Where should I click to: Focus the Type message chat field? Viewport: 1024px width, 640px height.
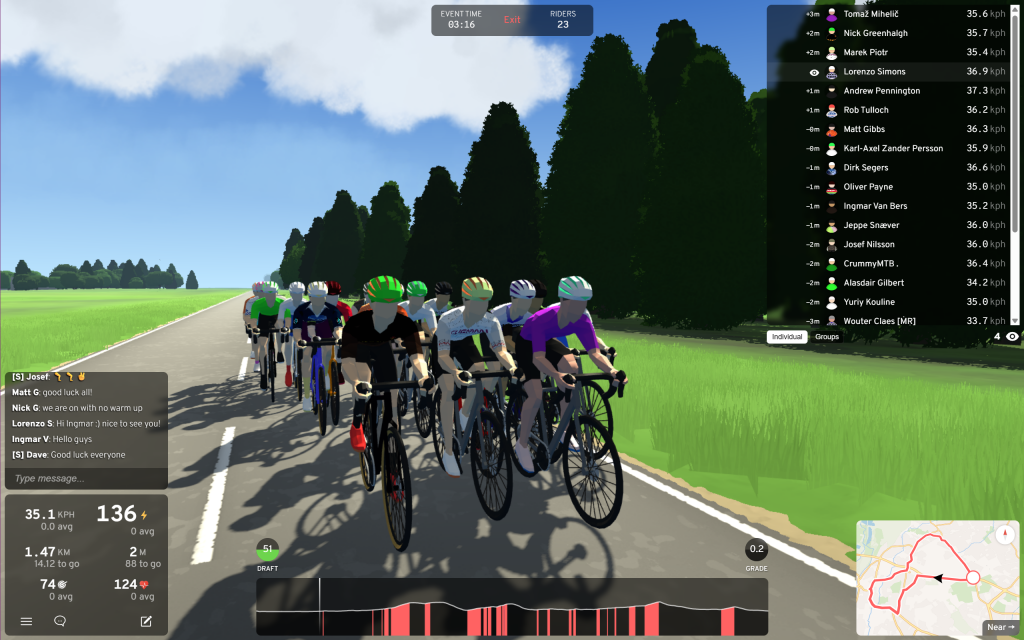pos(85,479)
